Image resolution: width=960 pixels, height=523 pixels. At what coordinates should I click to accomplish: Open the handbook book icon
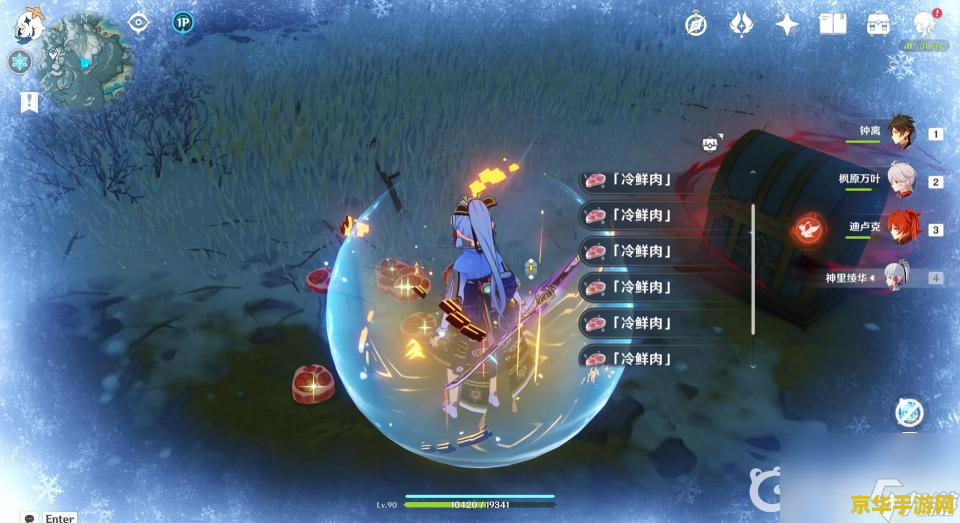pyautogui.click(x=832, y=24)
